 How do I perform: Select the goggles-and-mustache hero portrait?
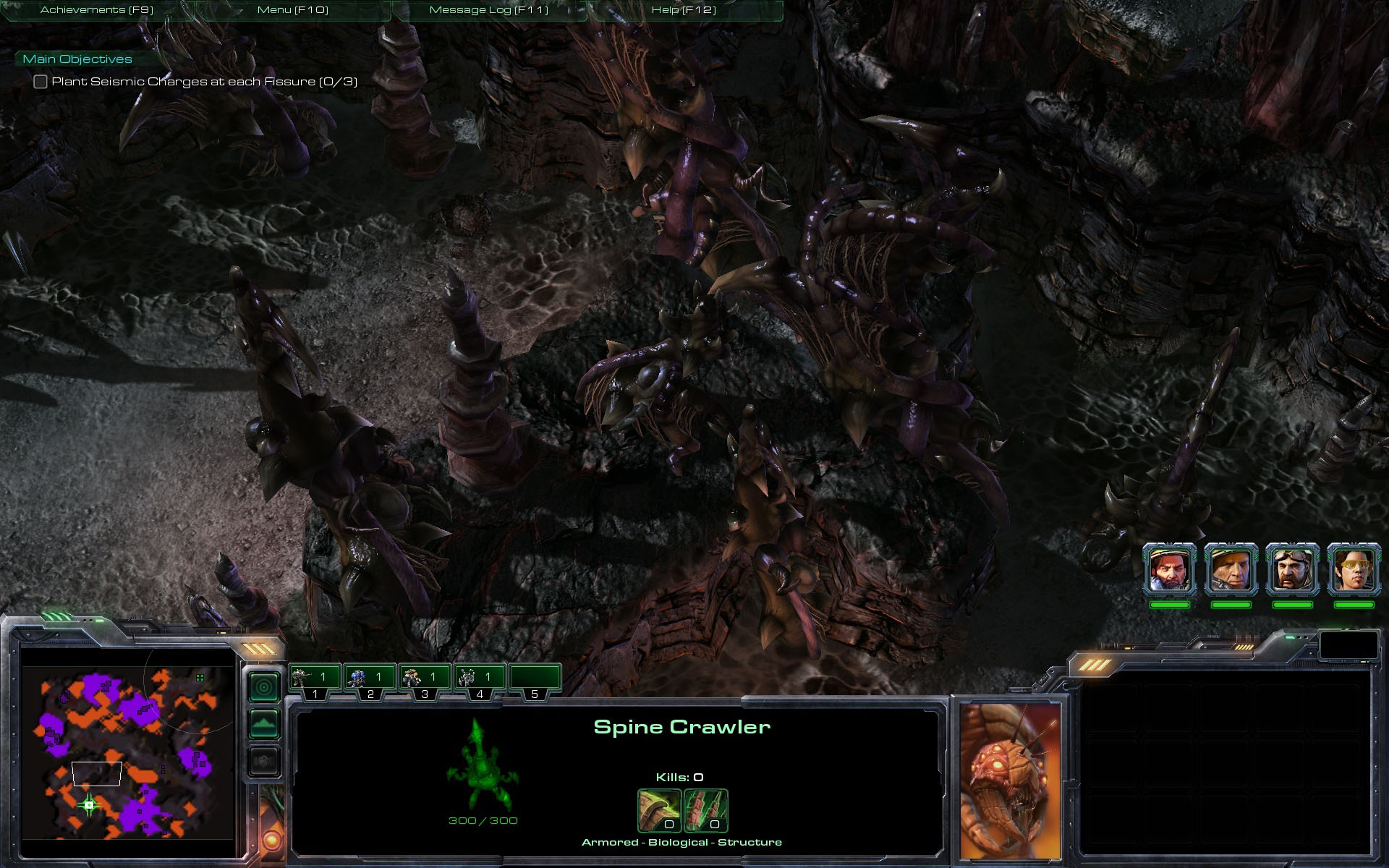click(x=1293, y=569)
